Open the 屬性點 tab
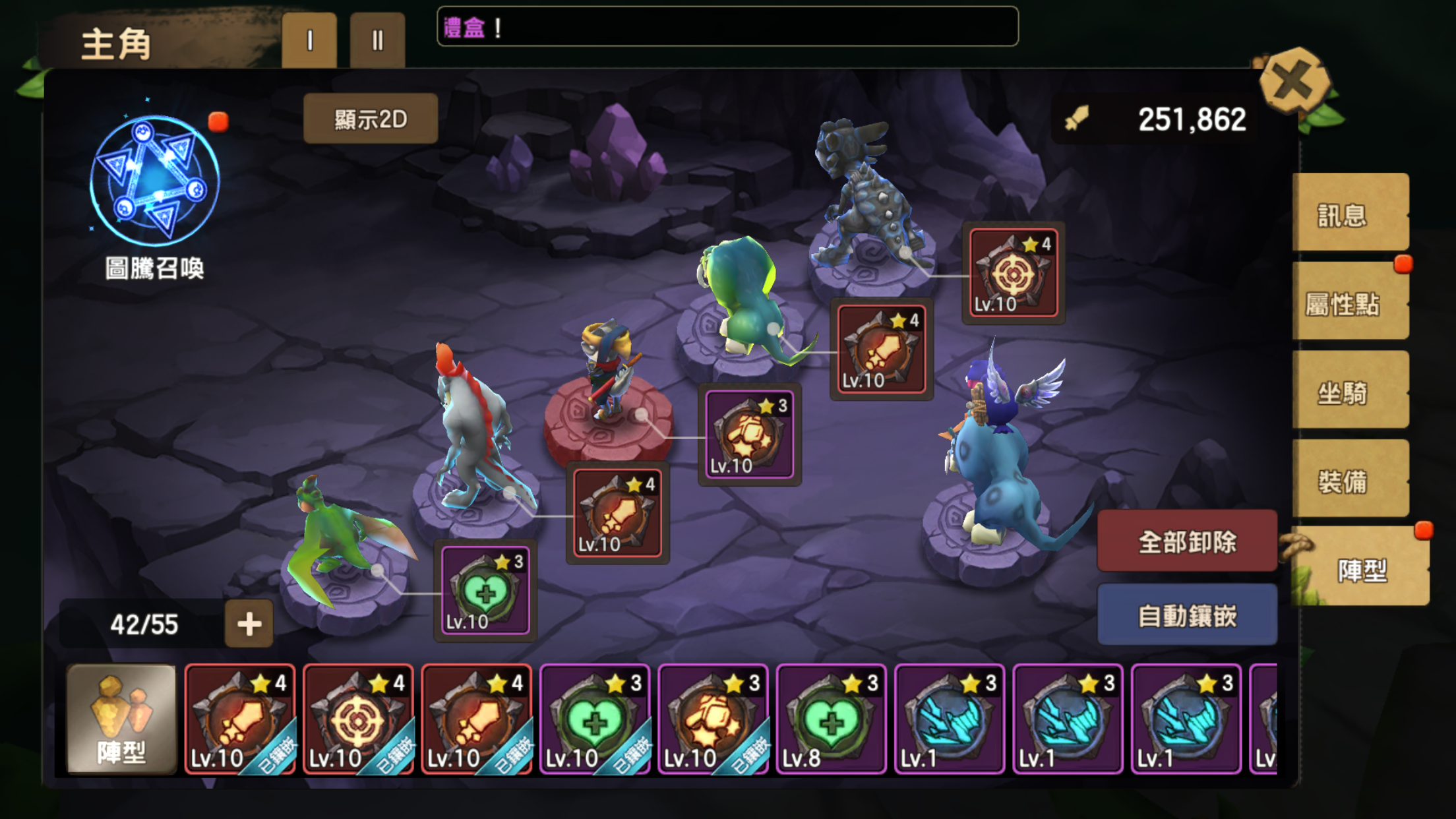The width and height of the screenshot is (1456, 819). (1349, 303)
